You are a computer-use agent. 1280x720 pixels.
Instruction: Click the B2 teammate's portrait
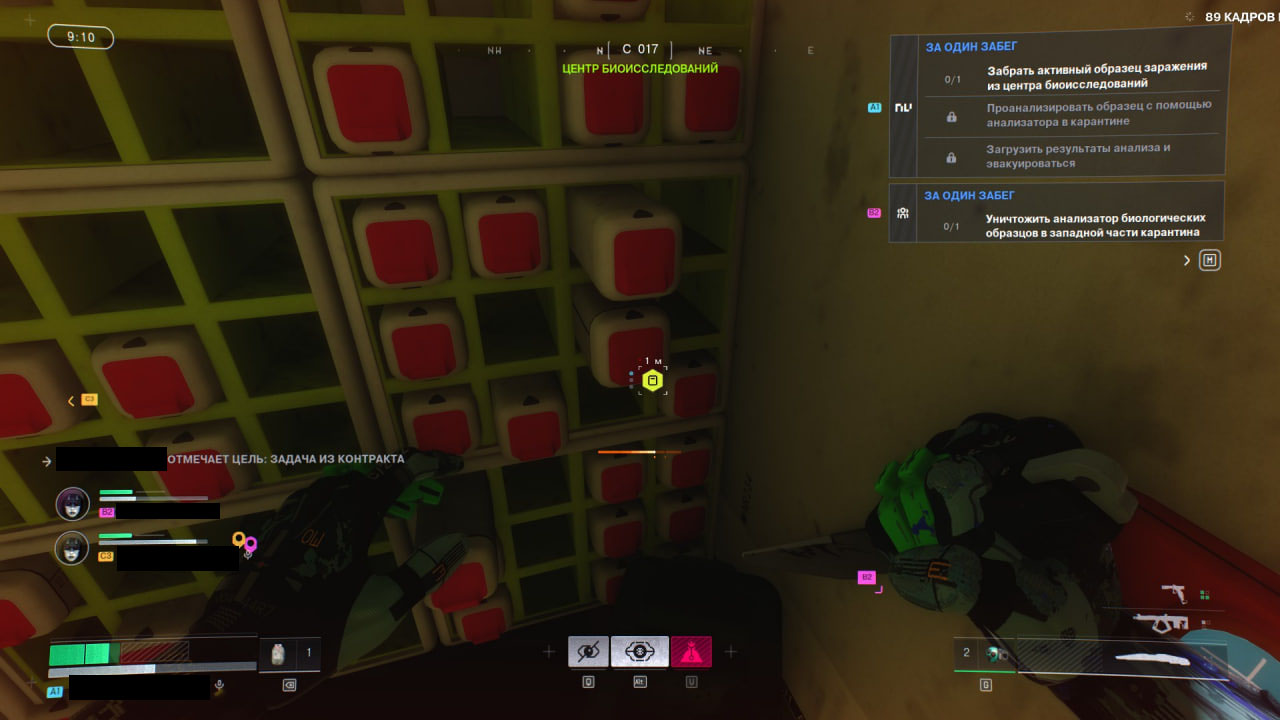pos(72,503)
